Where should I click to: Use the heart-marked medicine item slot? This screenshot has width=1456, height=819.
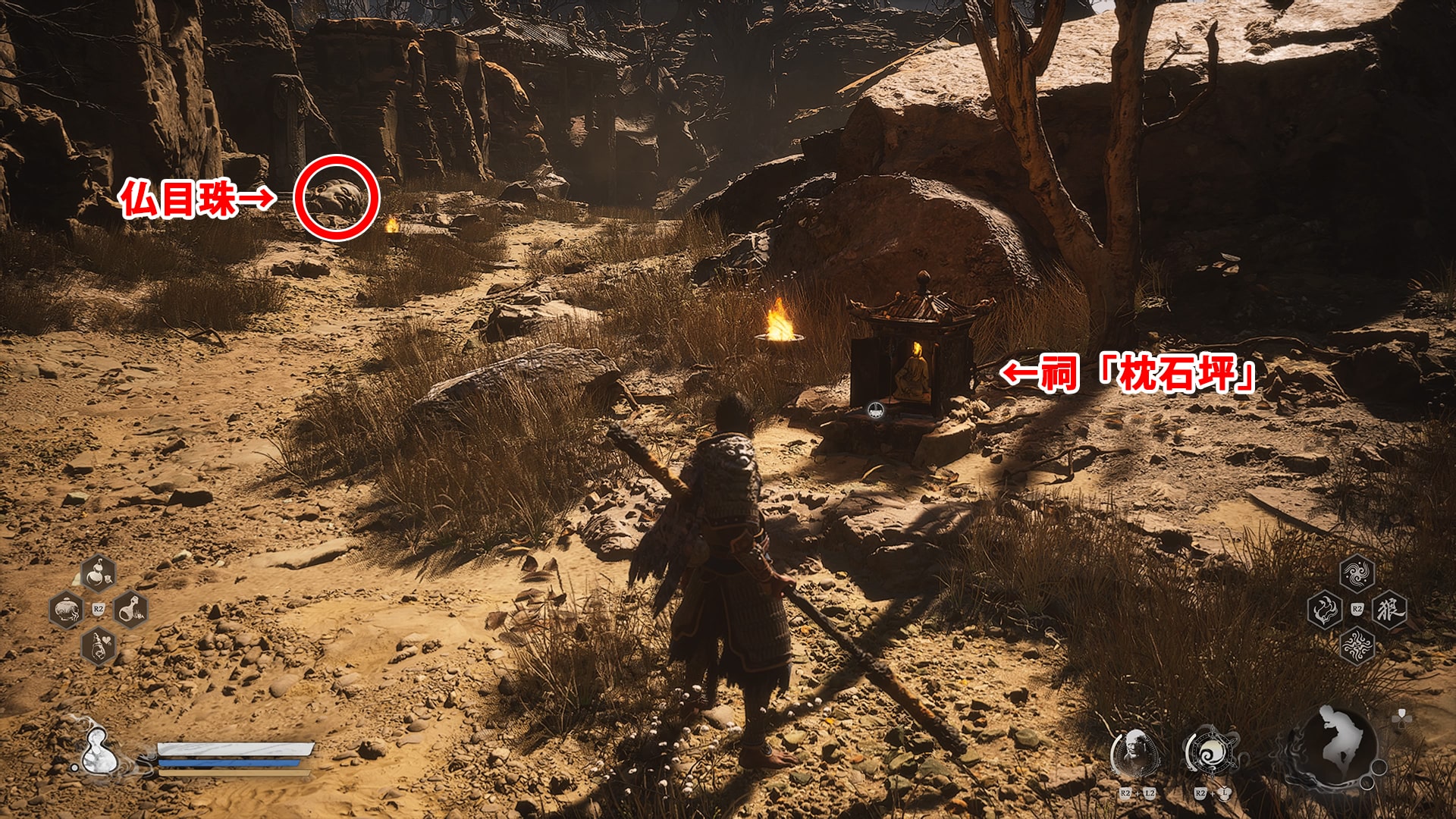click(98, 646)
